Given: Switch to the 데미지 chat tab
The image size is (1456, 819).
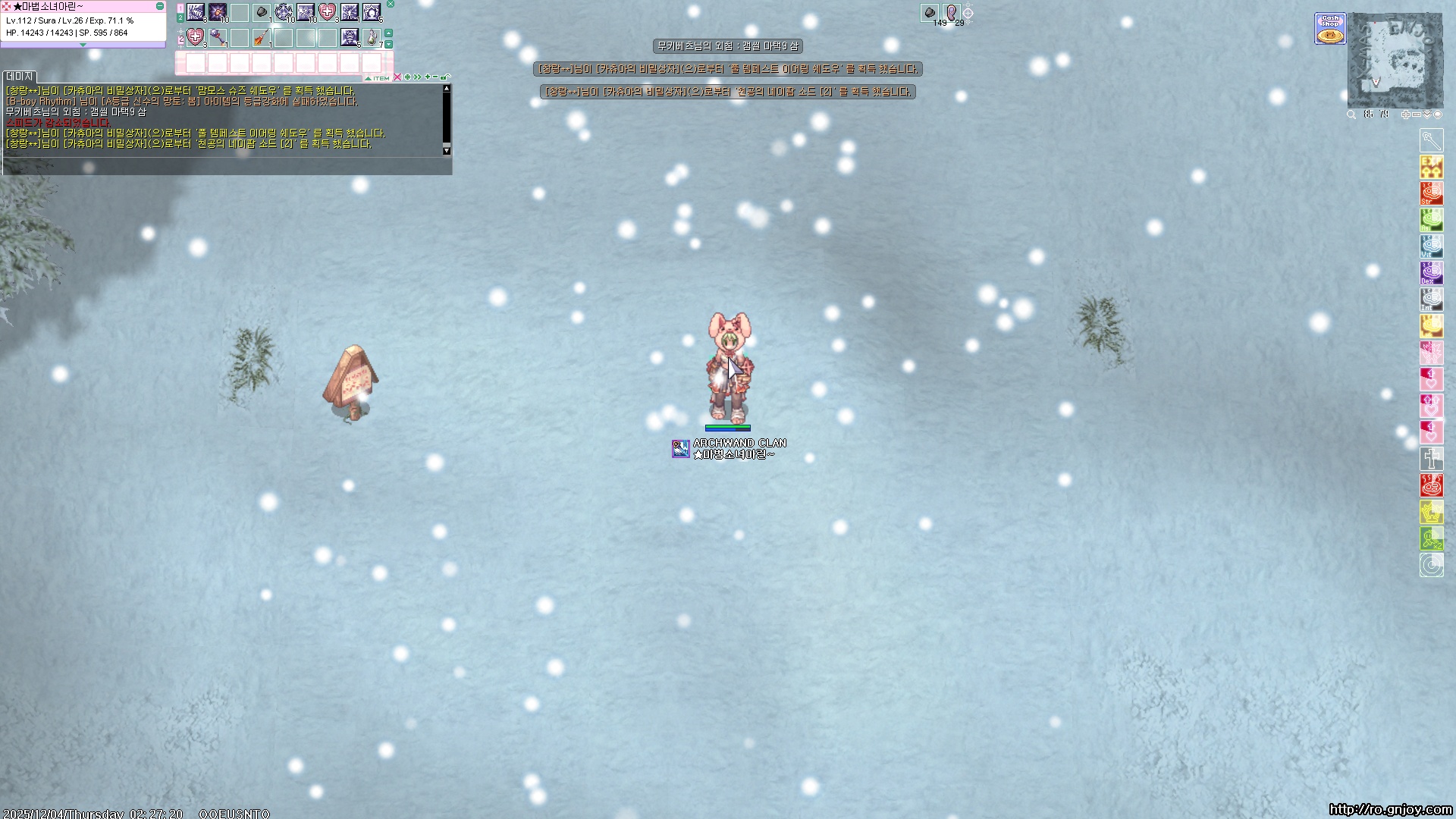Looking at the screenshot, I should pos(20,77).
